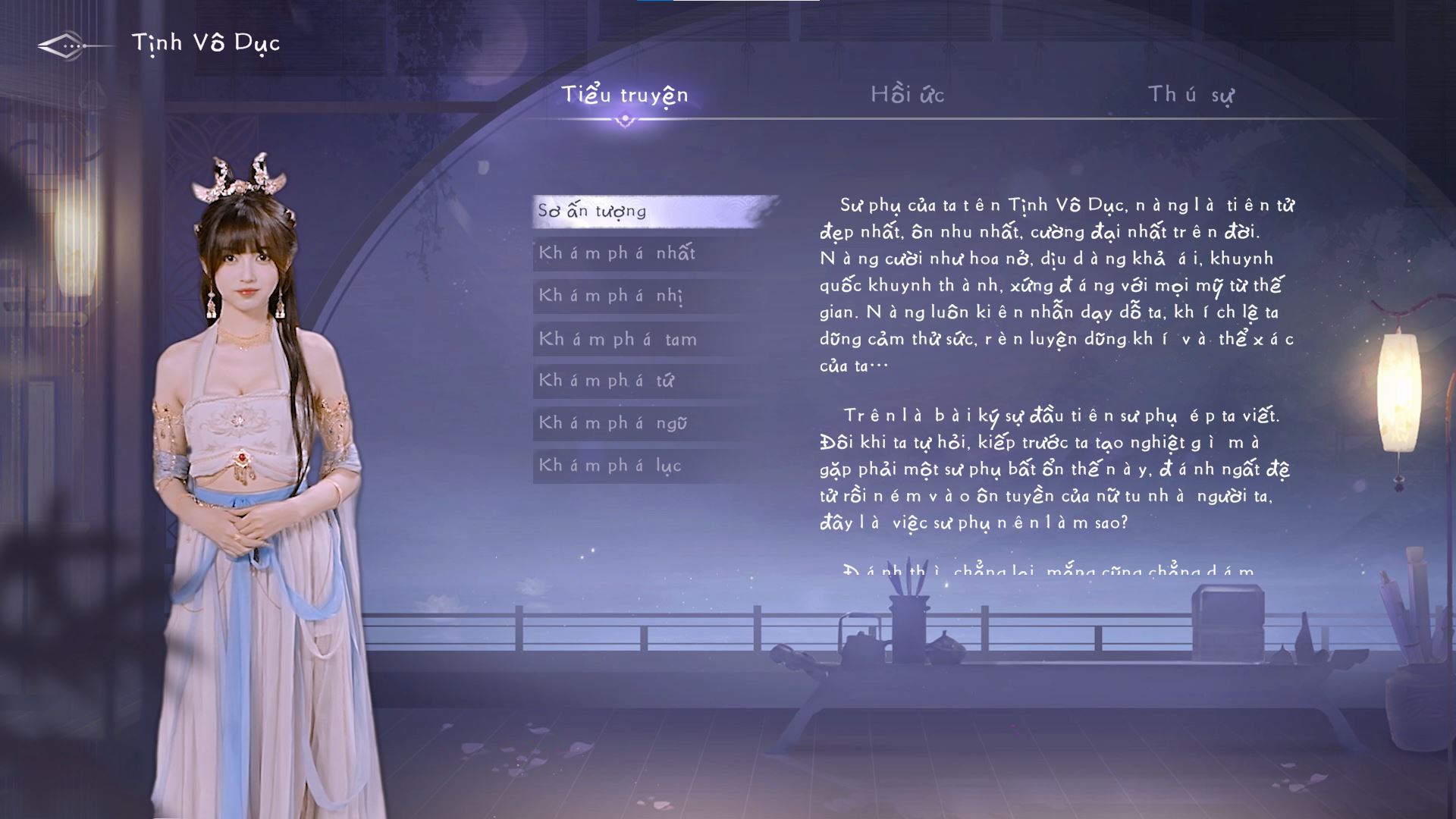The width and height of the screenshot is (1456, 819).
Task: Select the Tiểu truyện tab
Action: tap(624, 96)
